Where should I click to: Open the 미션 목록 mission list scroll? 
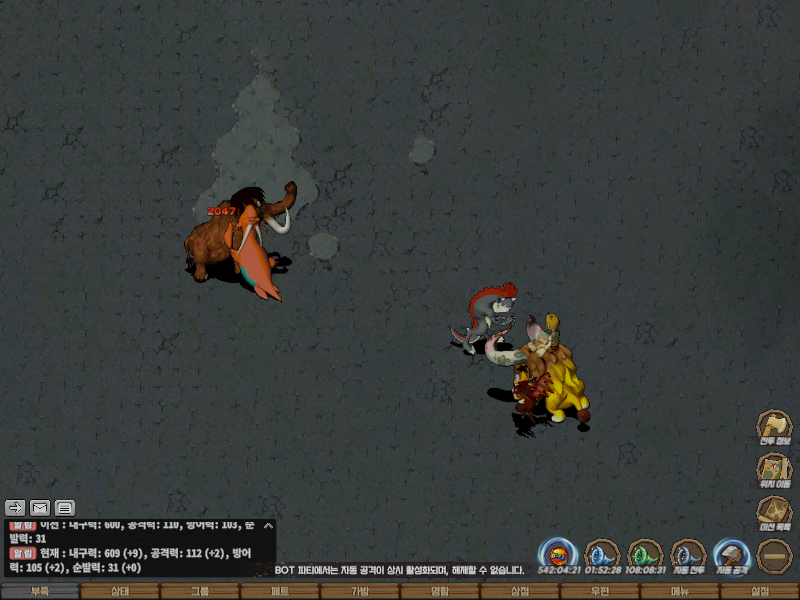click(774, 512)
